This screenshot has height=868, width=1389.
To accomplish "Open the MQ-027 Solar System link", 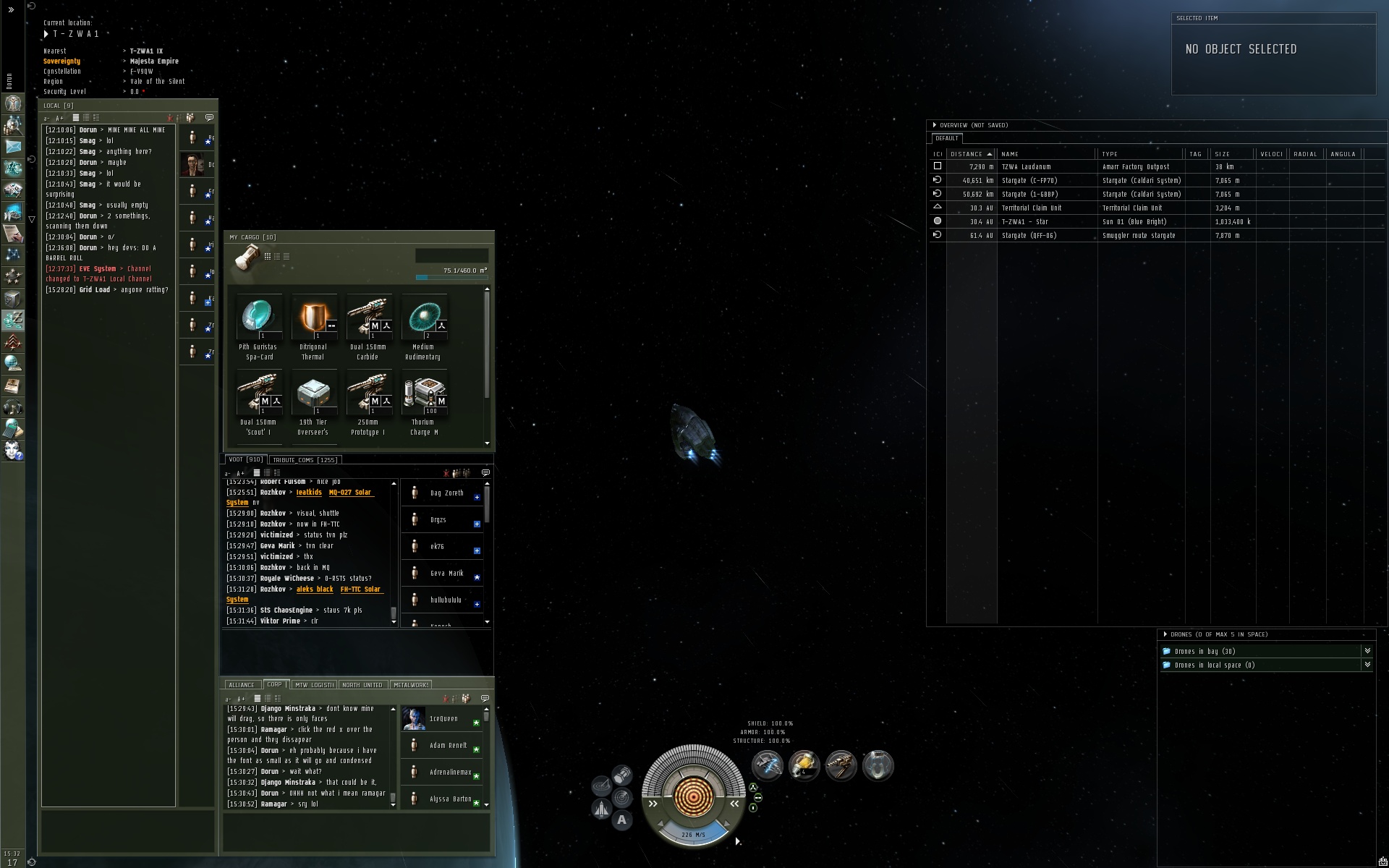I will click(350, 493).
